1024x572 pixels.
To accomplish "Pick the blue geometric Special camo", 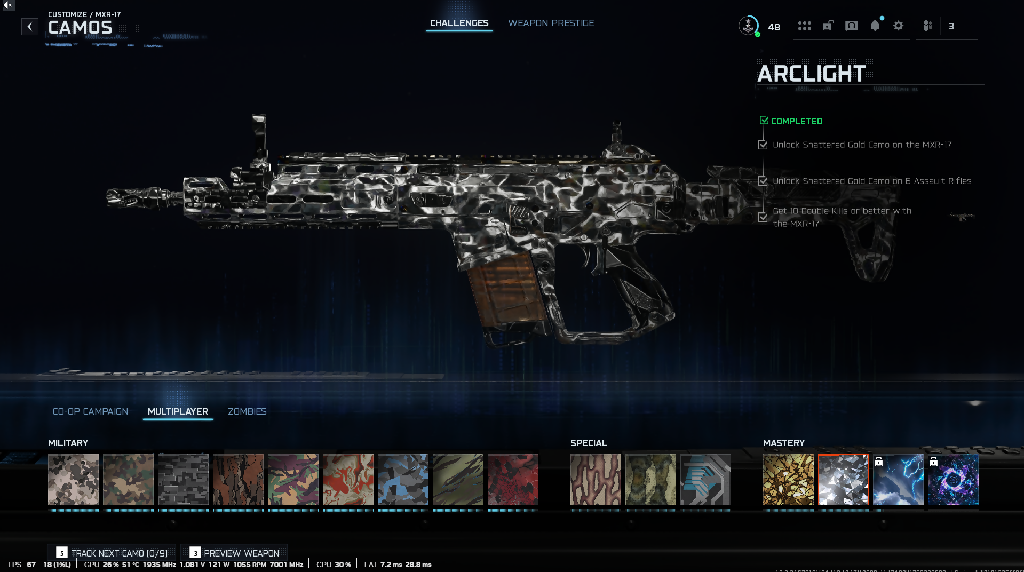I will [705, 480].
